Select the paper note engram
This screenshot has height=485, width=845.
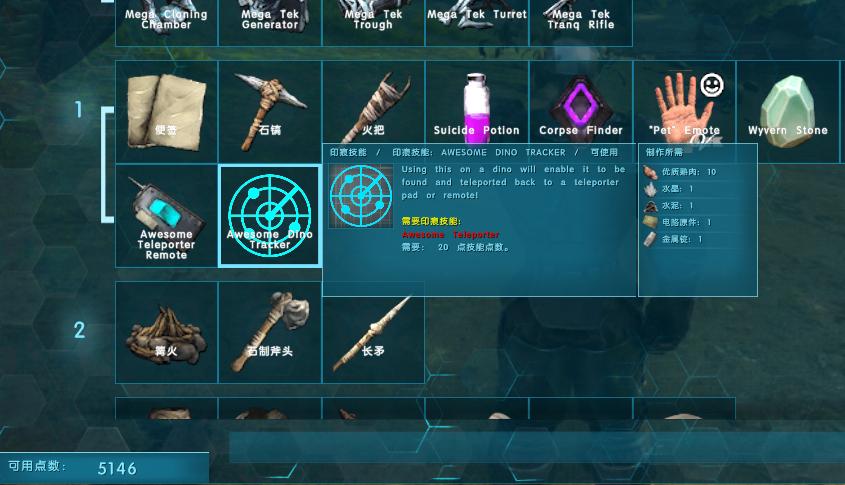[166, 105]
